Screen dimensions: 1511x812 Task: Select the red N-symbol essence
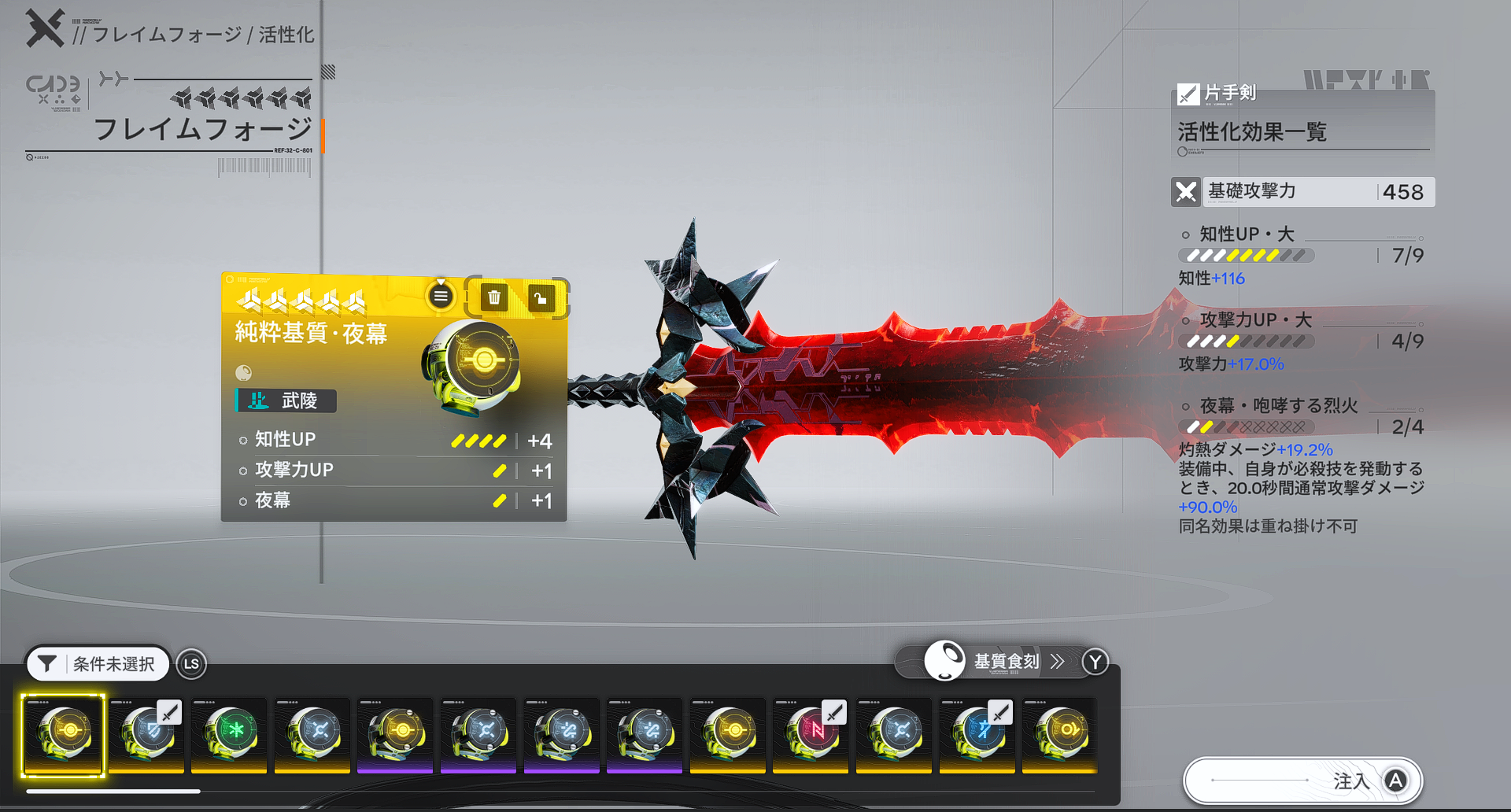[x=810, y=735]
